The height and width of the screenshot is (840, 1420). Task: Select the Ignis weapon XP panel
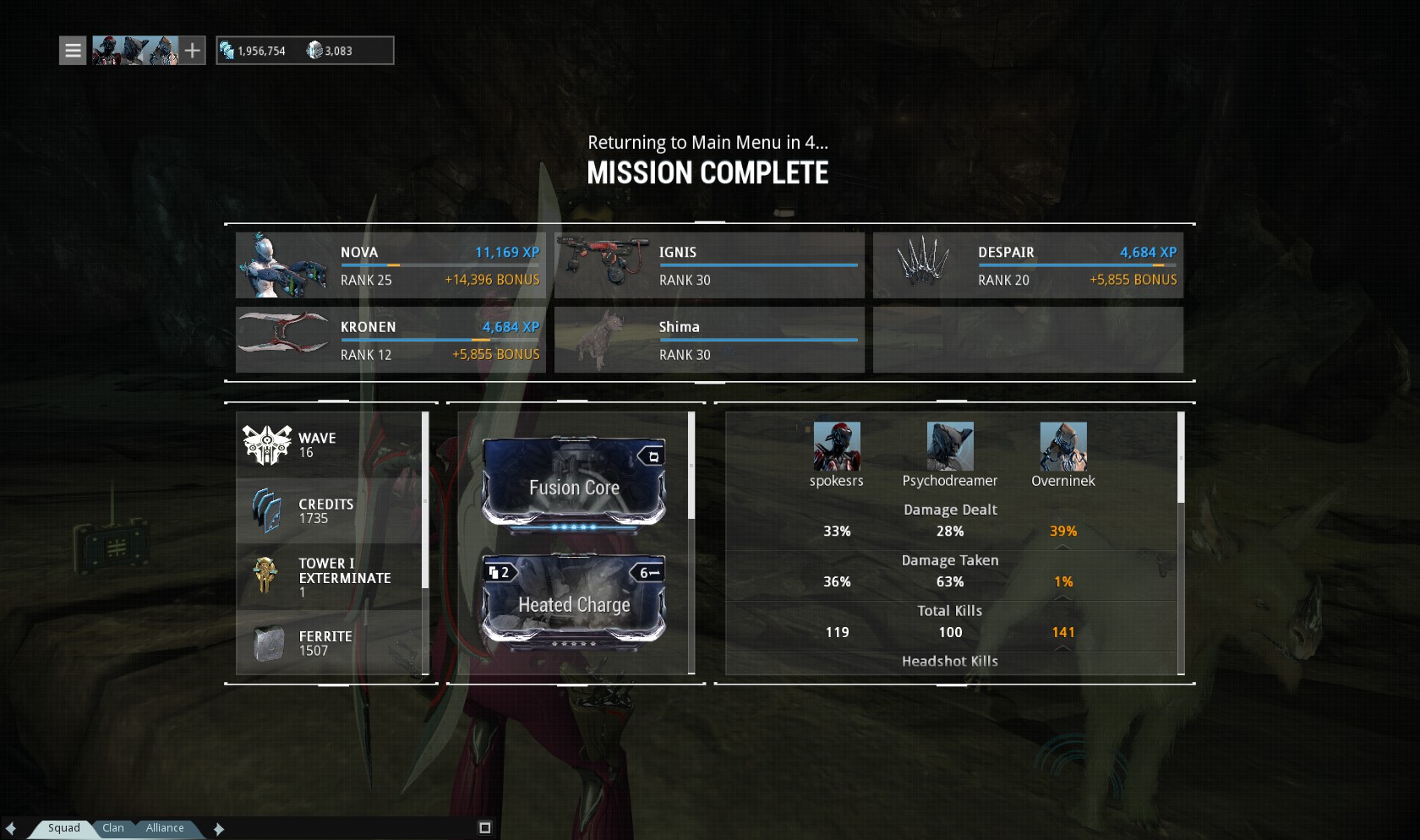(709, 265)
